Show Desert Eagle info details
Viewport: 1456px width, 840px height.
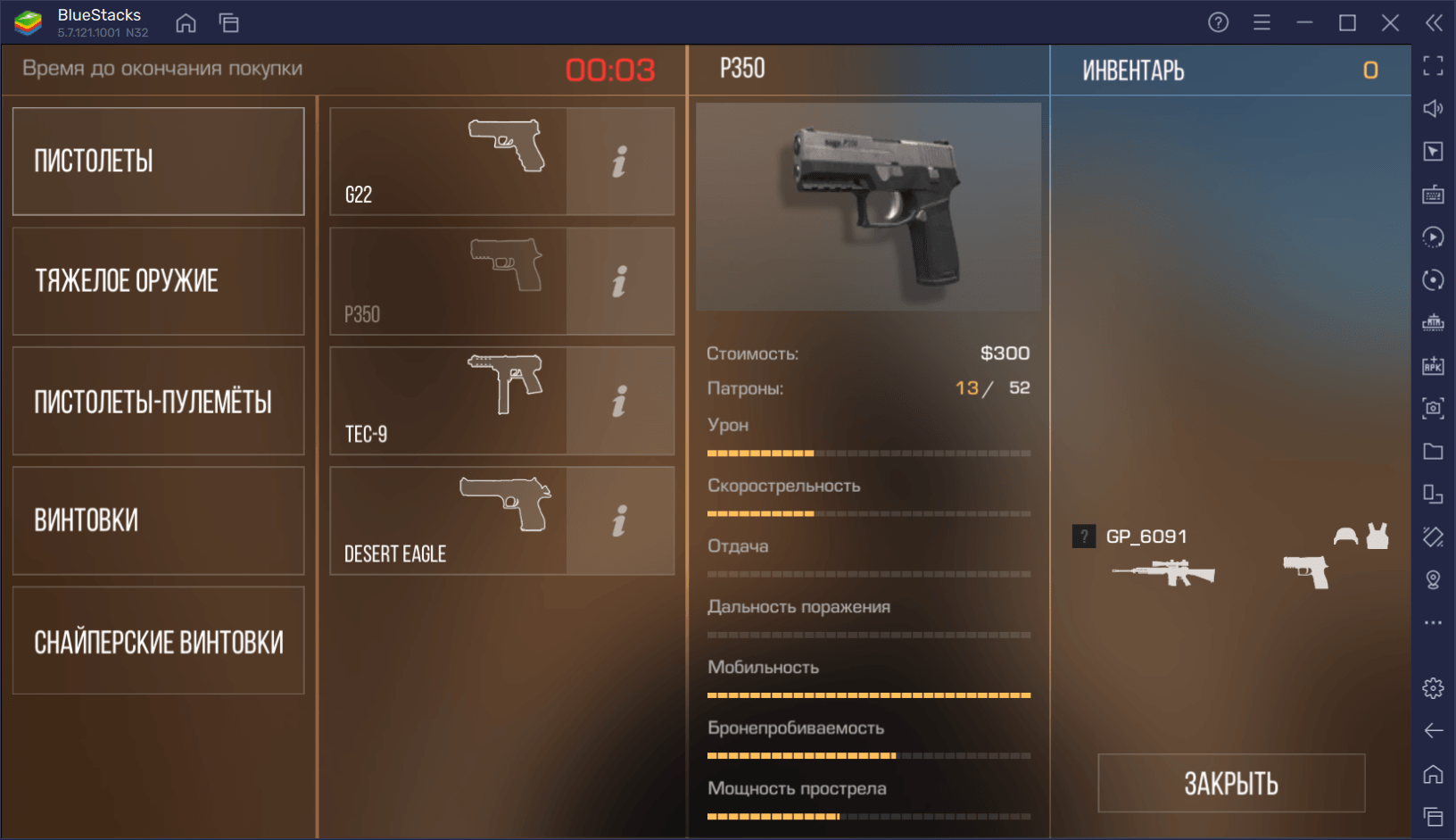(x=620, y=520)
